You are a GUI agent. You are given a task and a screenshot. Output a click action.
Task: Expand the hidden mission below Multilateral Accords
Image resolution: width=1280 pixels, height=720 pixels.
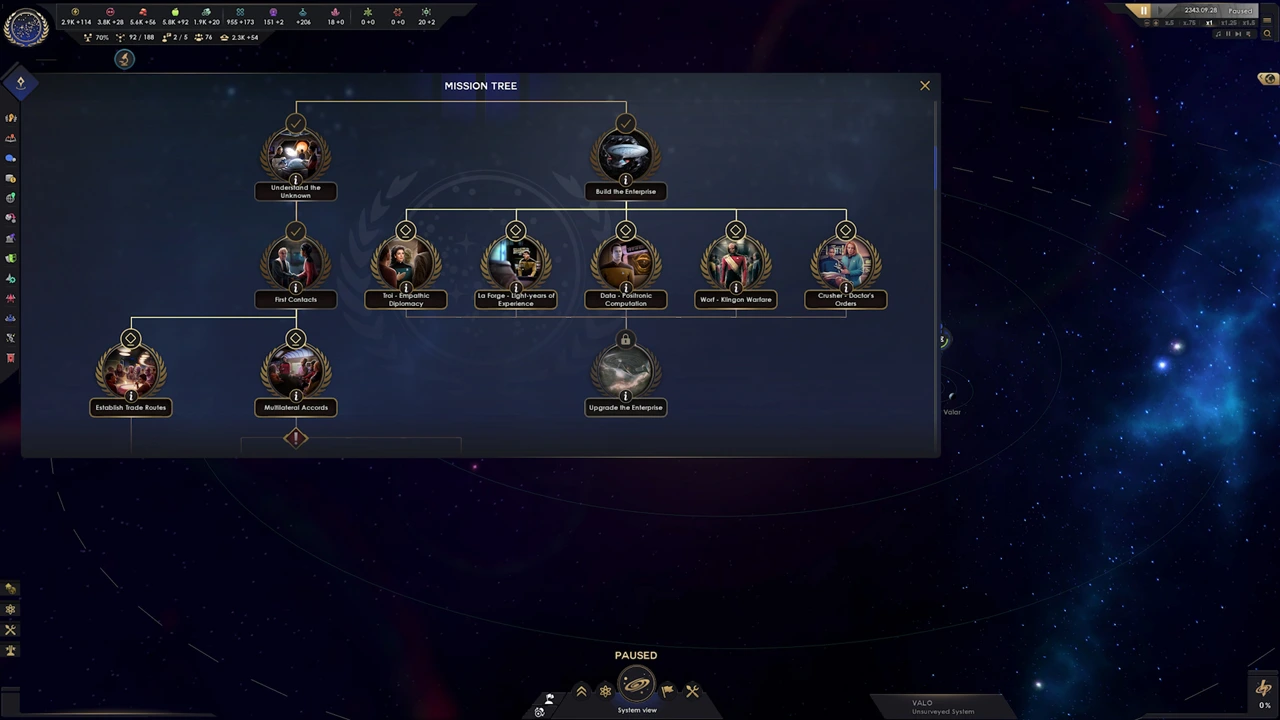point(295,438)
